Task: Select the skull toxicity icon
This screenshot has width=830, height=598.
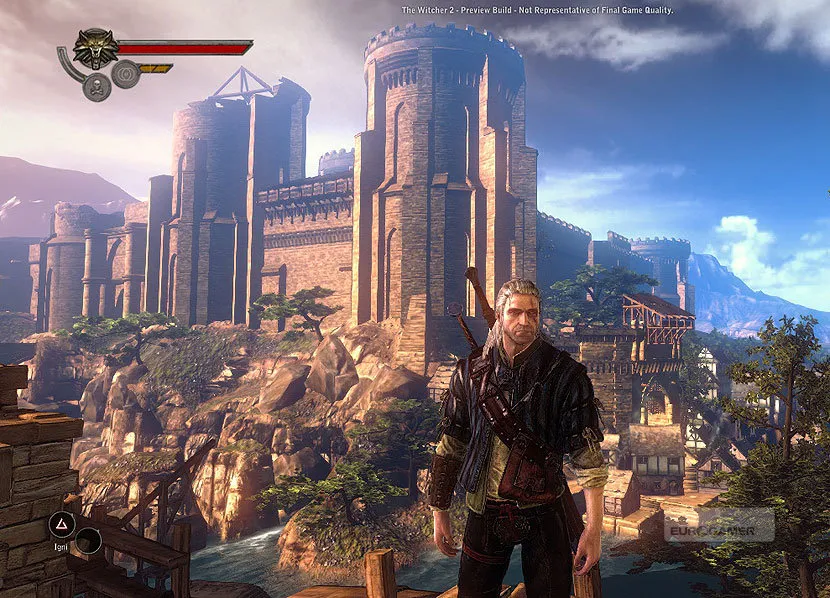Action: 97,85
